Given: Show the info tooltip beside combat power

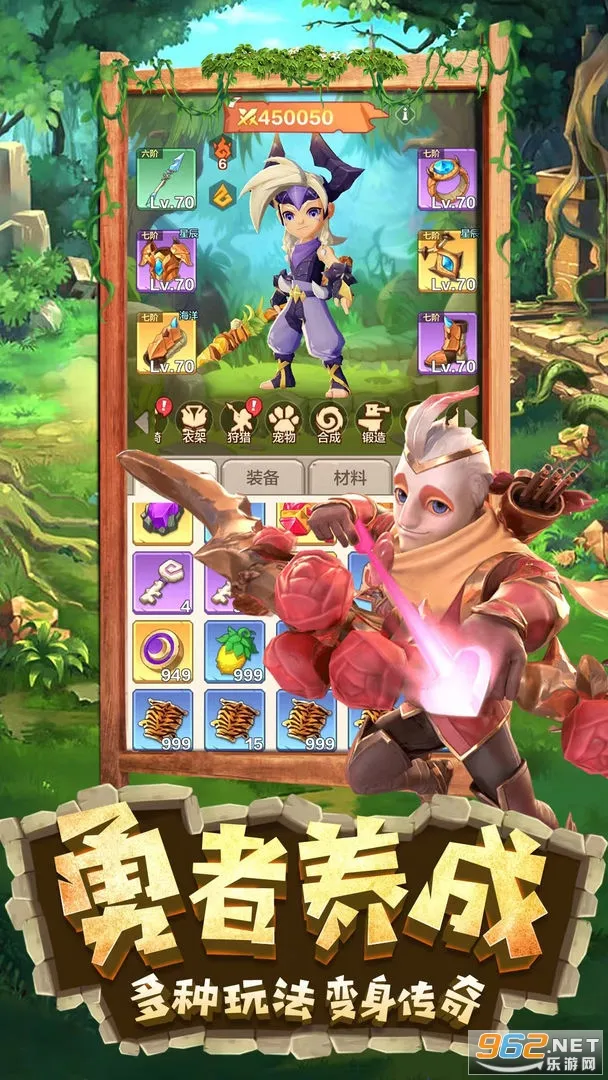Looking at the screenshot, I should [406, 114].
